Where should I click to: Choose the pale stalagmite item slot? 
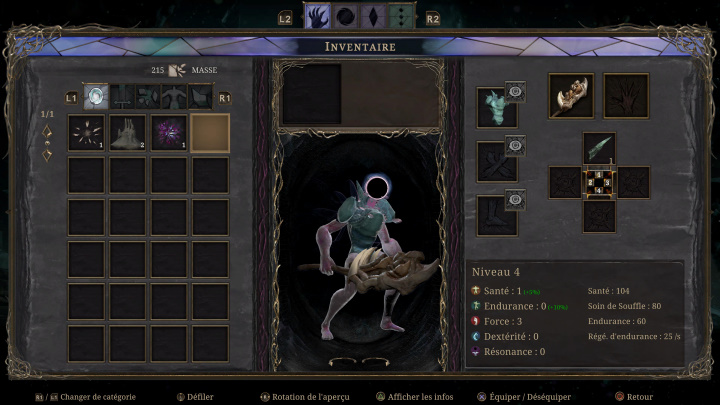pos(128,133)
